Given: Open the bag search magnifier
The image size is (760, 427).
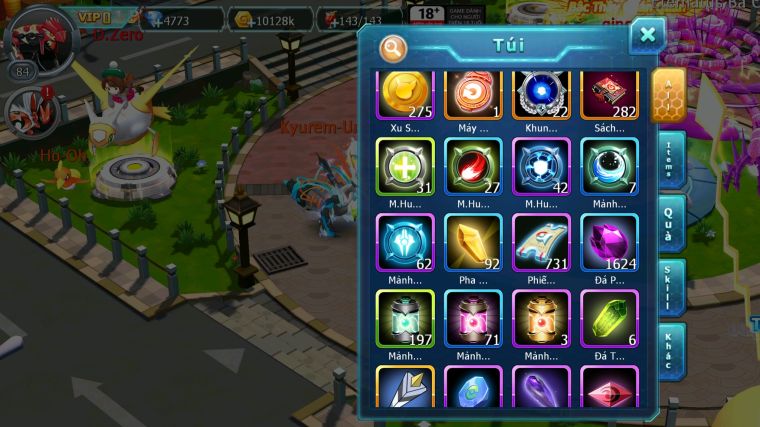Looking at the screenshot, I should 394,47.
